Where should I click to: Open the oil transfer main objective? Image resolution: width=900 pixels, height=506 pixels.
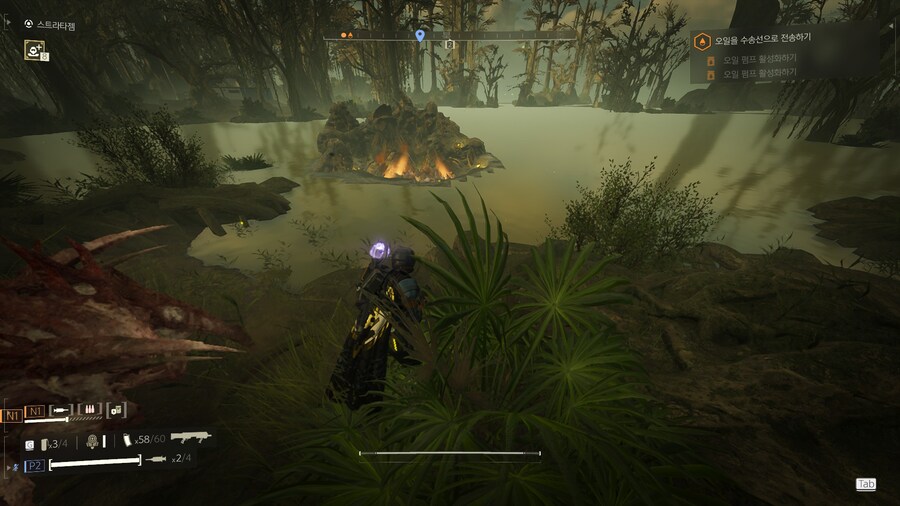coord(762,40)
